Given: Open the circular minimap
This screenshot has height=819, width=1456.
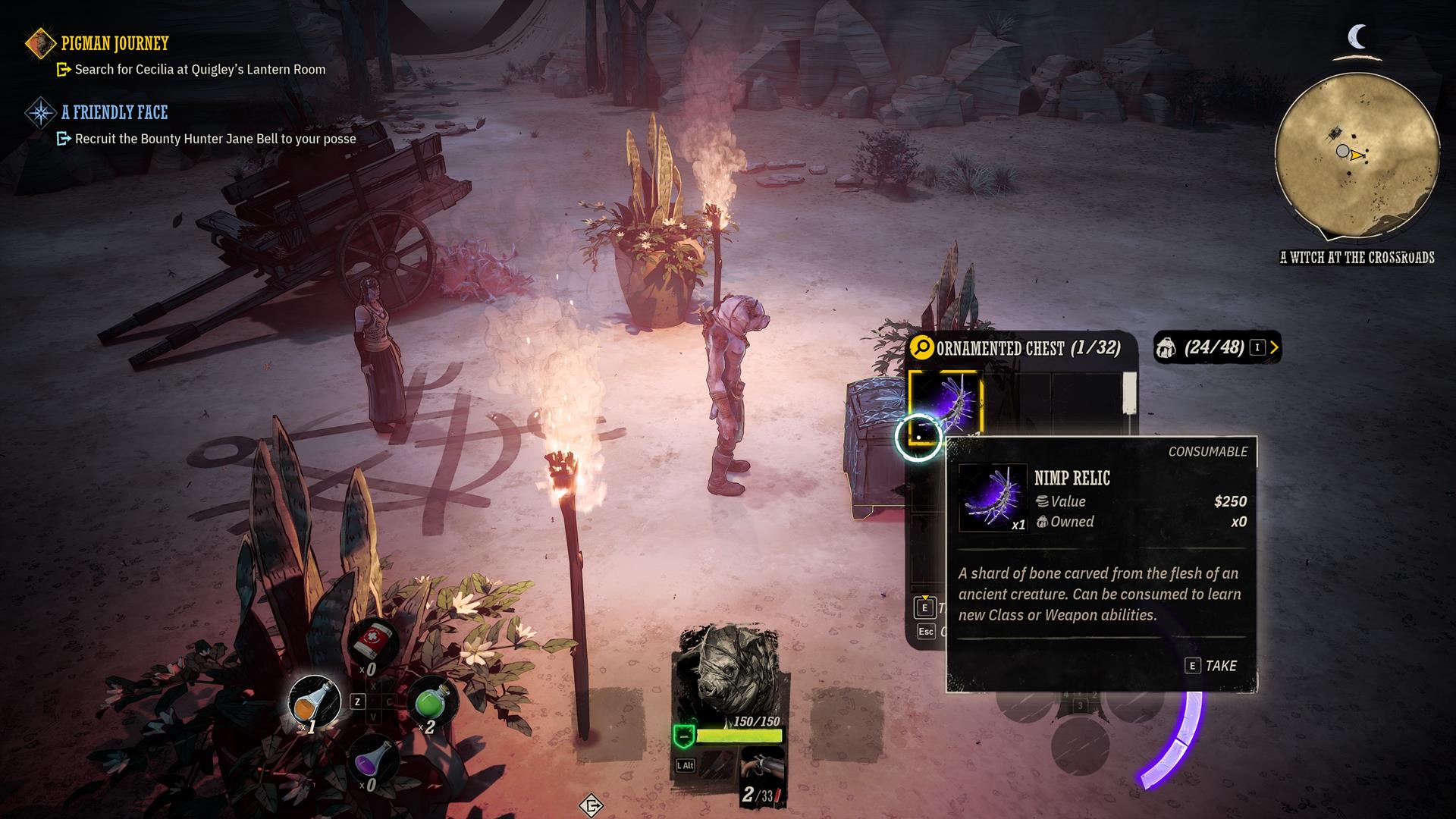Looking at the screenshot, I should (1357, 156).
